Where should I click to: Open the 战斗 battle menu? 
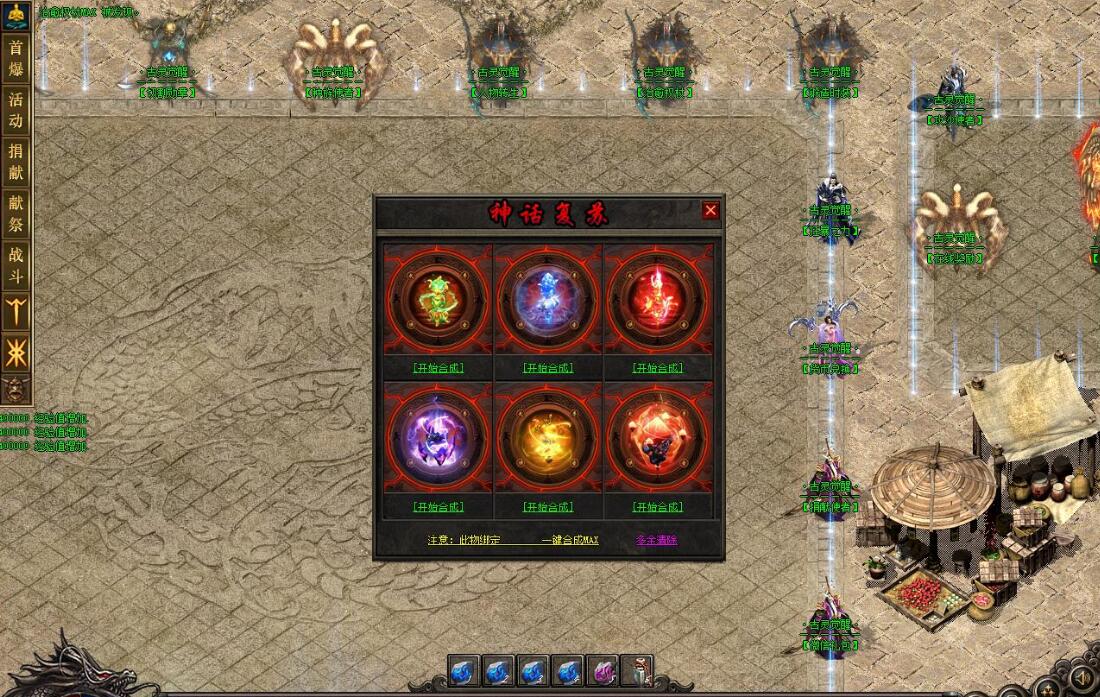[x=16, y=264]
